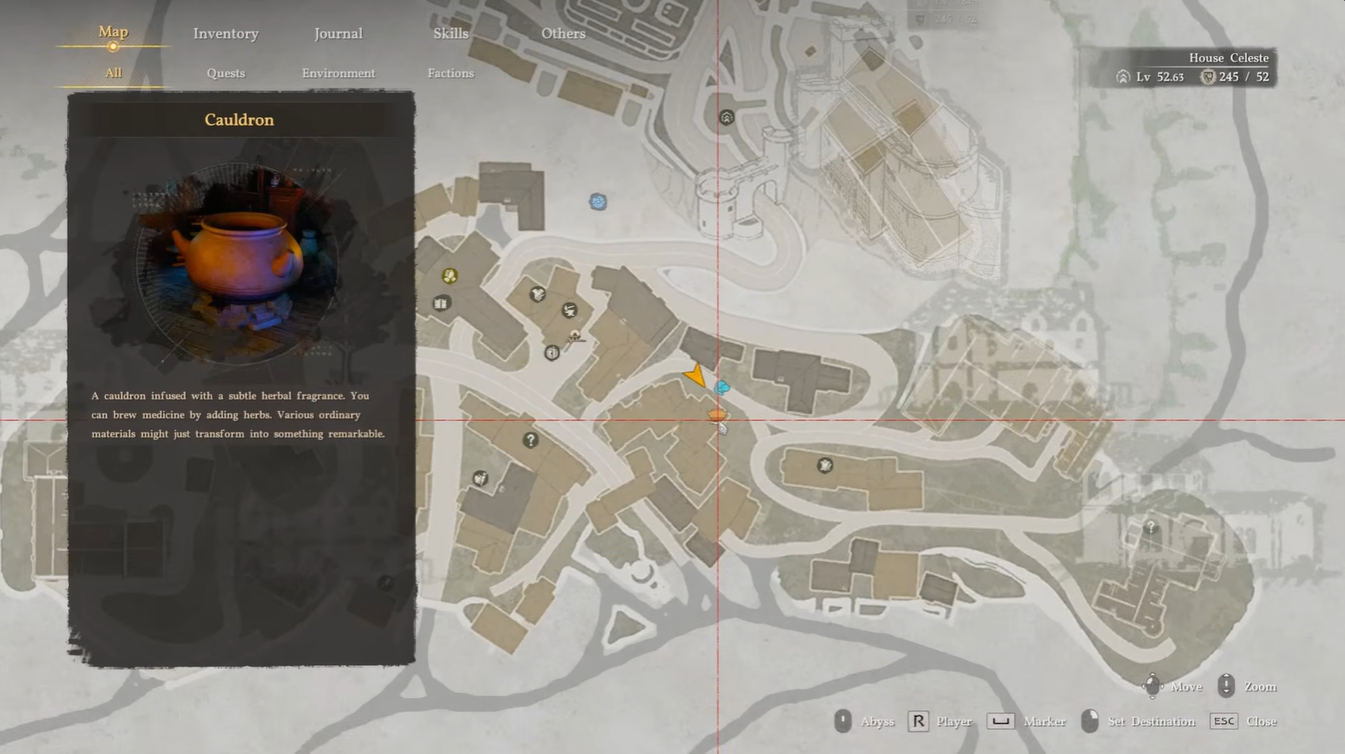
Task: Show the Skills tab
Action: click(x=451, y=34)
